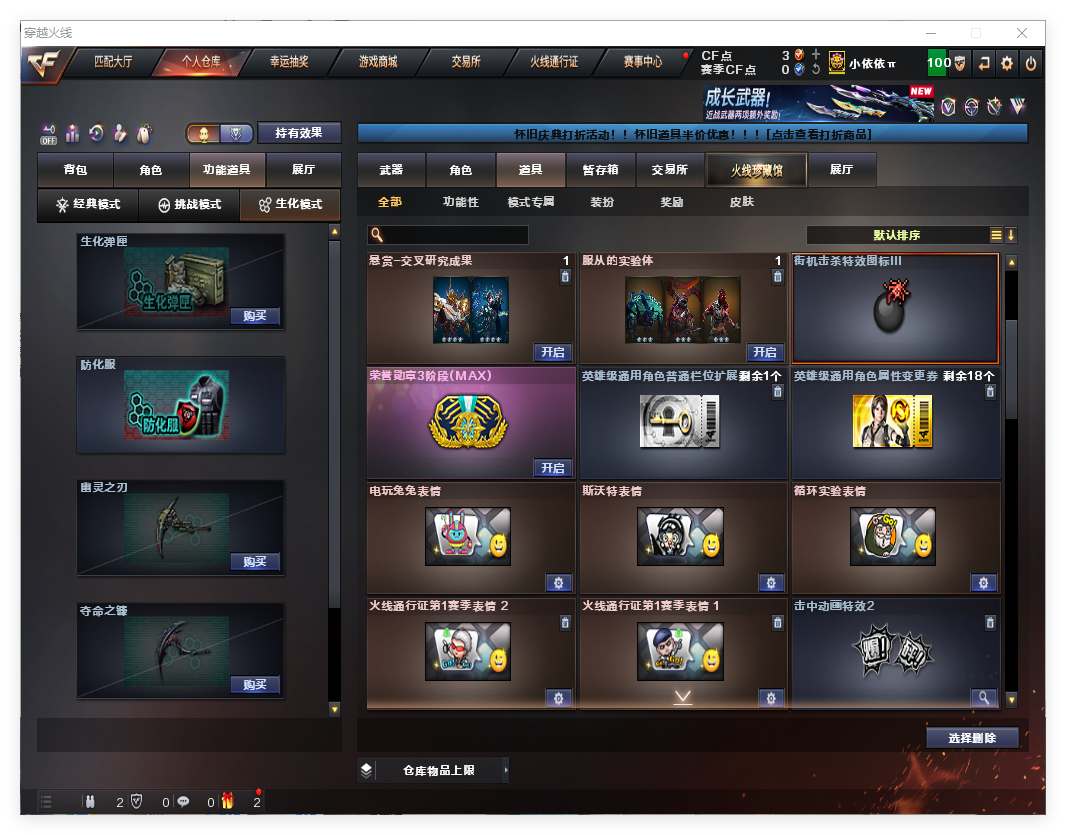The width and height of the screenshot is (1066, 835).
Task: Open the 火线珍藏馆 collection tab
Action: click(756, 170)
